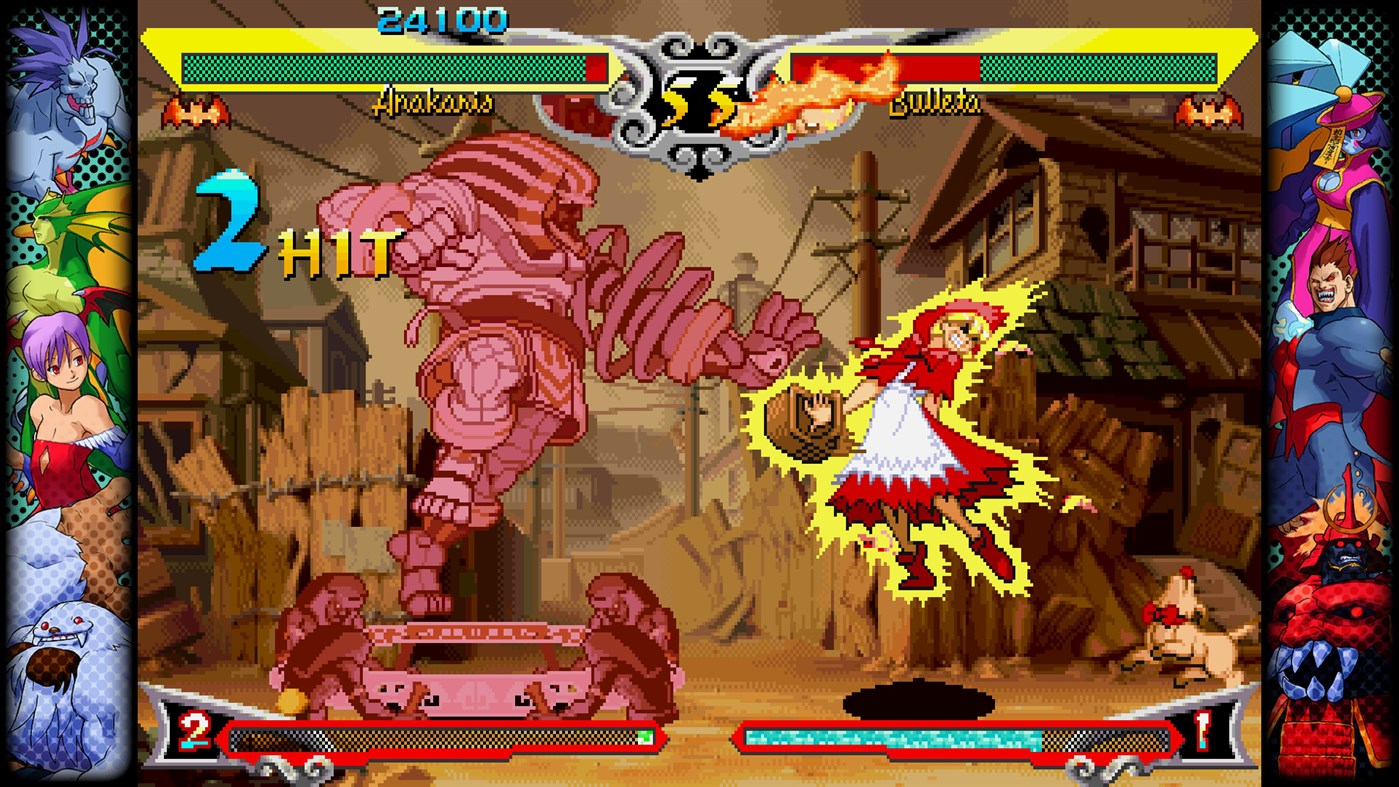The height and width of the screenshot is (787, 1399).
Task: Click the level 2 indicator on the left gauge
Action: coord(192,730)
